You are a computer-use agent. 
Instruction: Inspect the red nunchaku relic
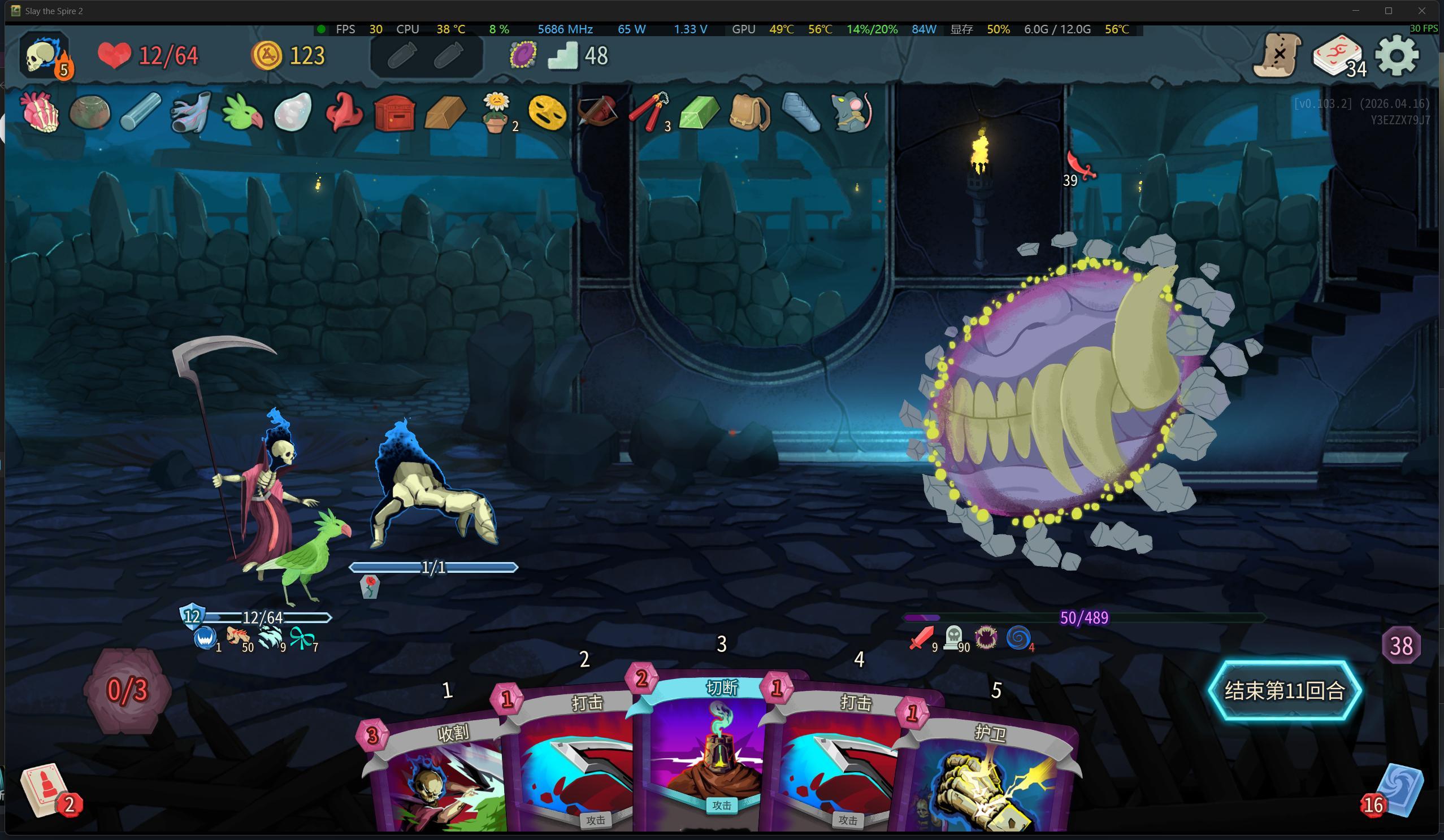(x=649, y=112)
